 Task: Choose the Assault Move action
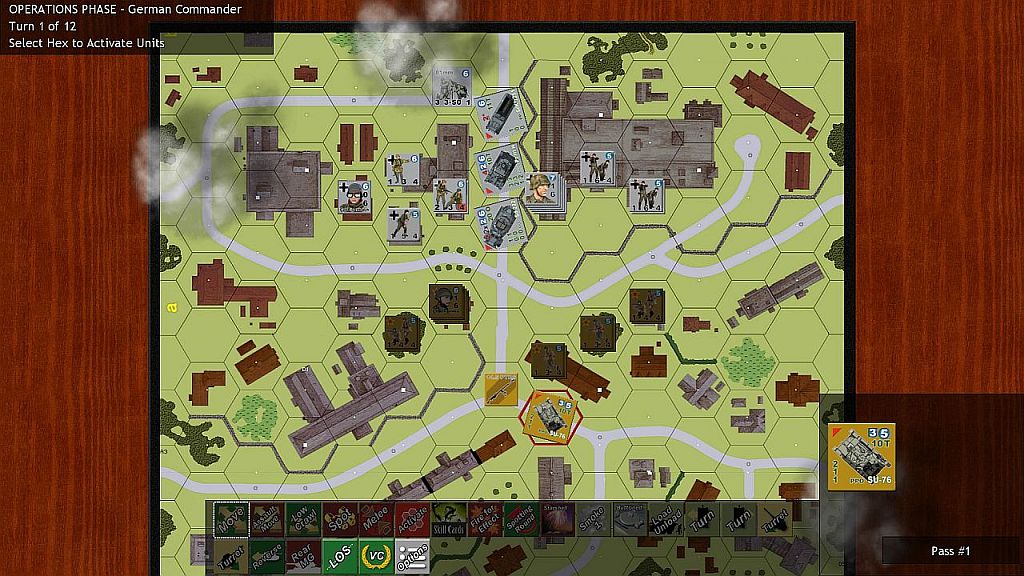pyautogui.click(x=267, y=519)
